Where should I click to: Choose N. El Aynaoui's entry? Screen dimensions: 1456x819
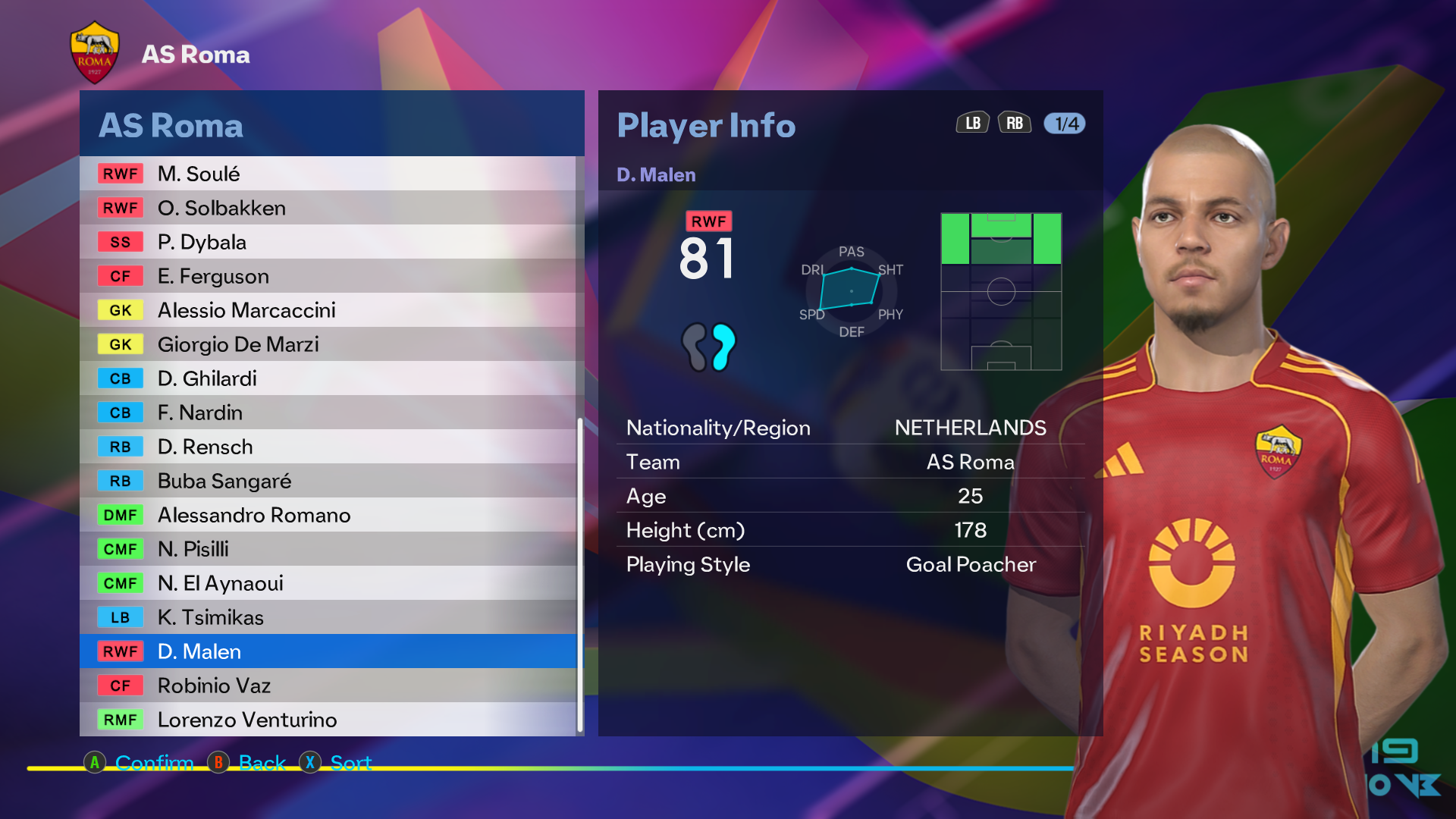(328, 583)
